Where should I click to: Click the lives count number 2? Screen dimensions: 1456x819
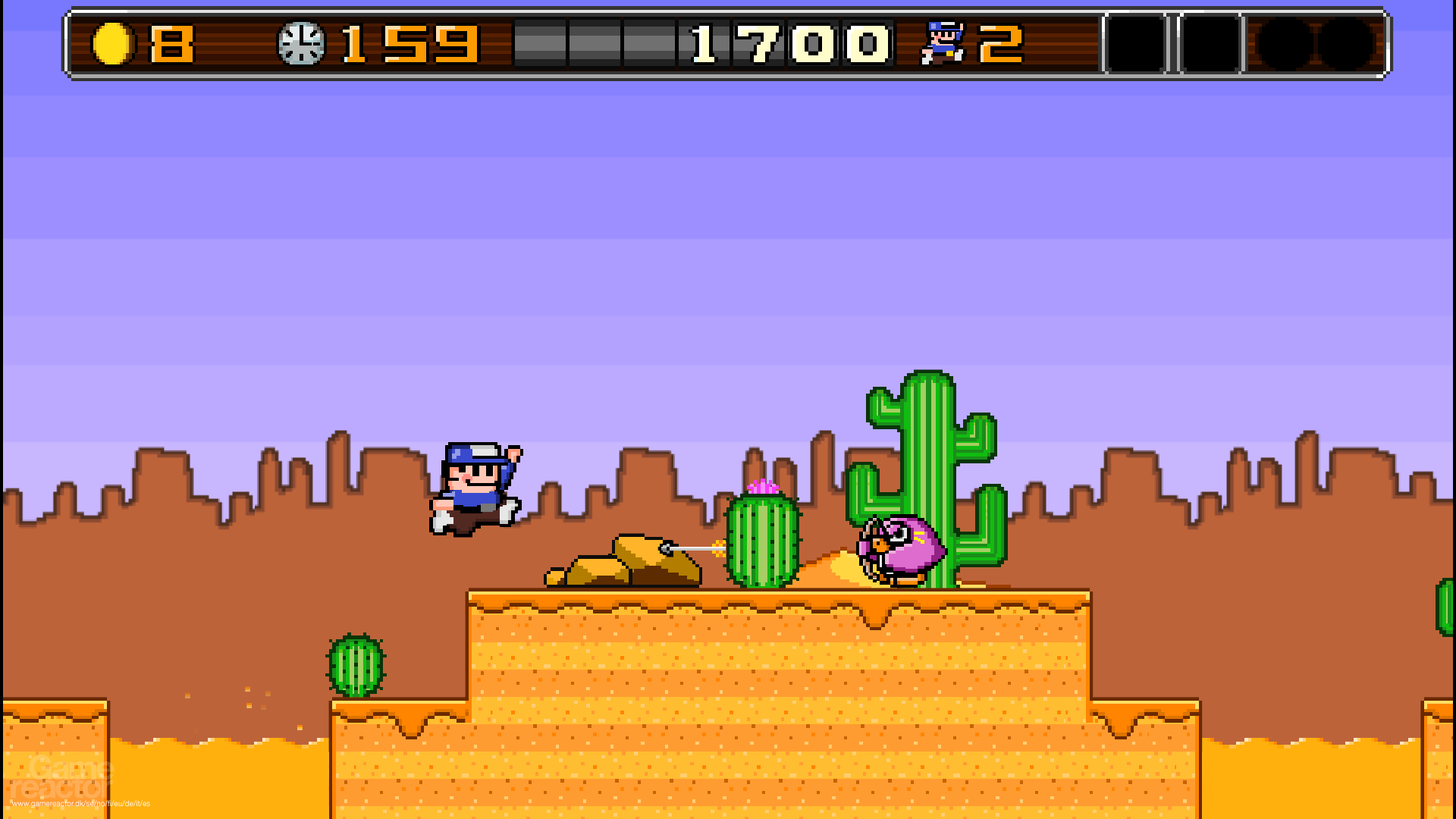click(x=1001, y=43)
